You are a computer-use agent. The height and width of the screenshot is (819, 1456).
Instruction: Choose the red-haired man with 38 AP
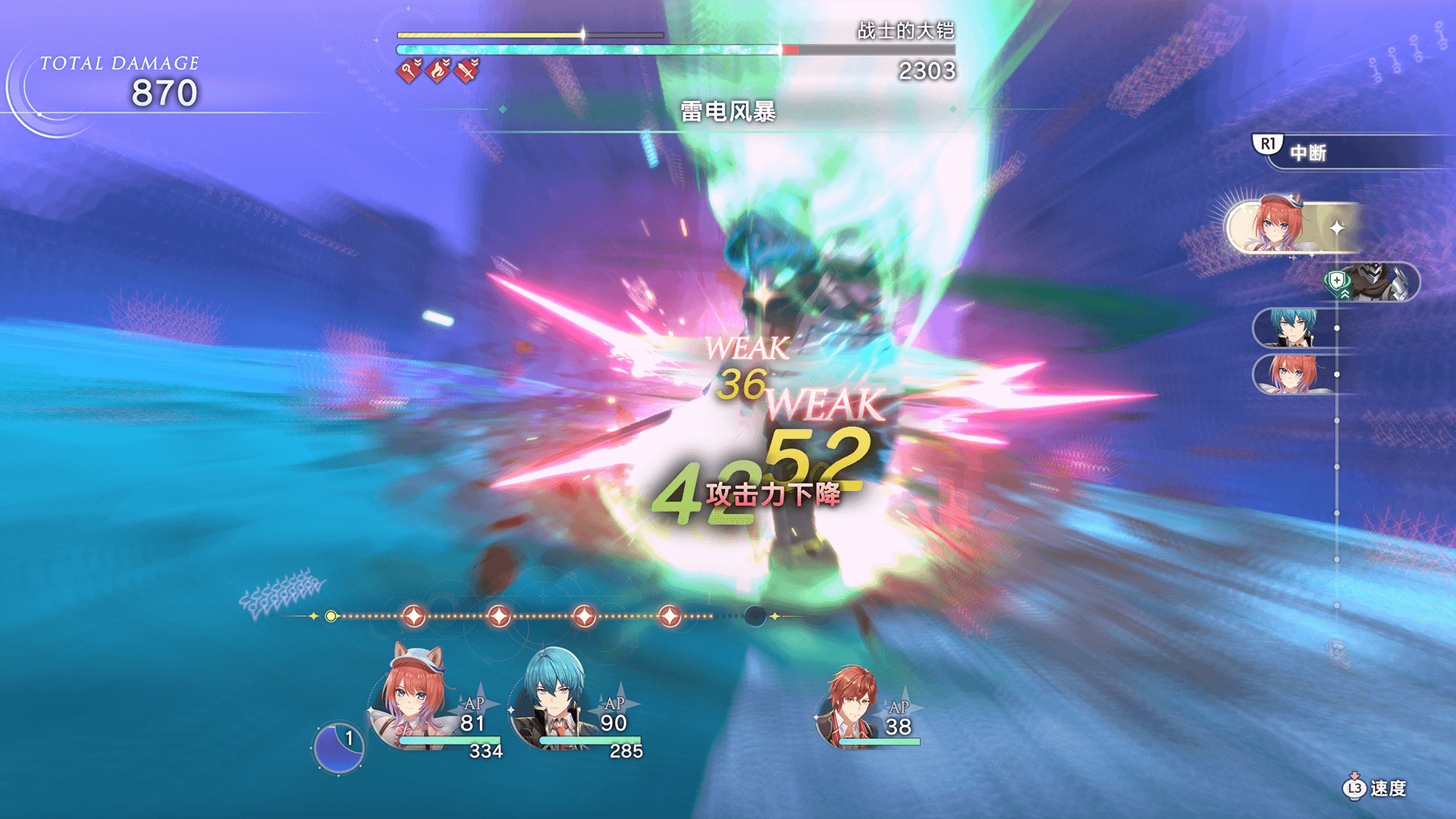point(853,707)
